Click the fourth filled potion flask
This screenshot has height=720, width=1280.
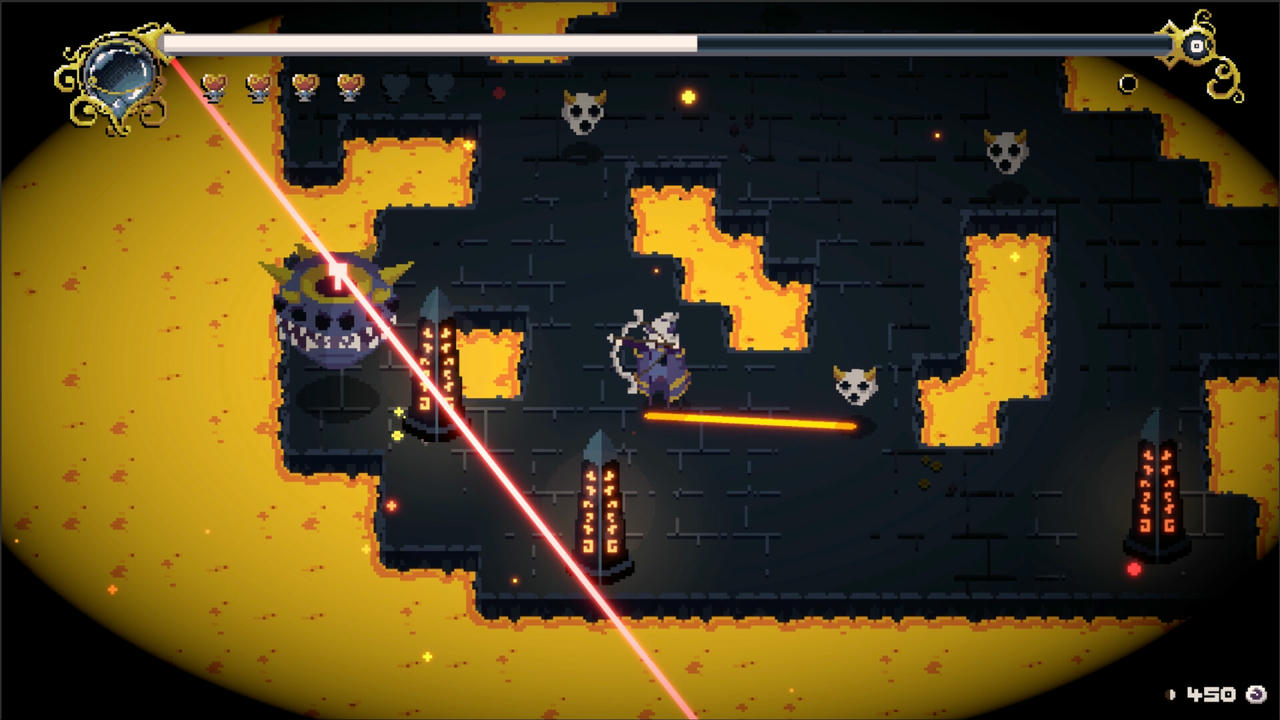pos(349,86)
